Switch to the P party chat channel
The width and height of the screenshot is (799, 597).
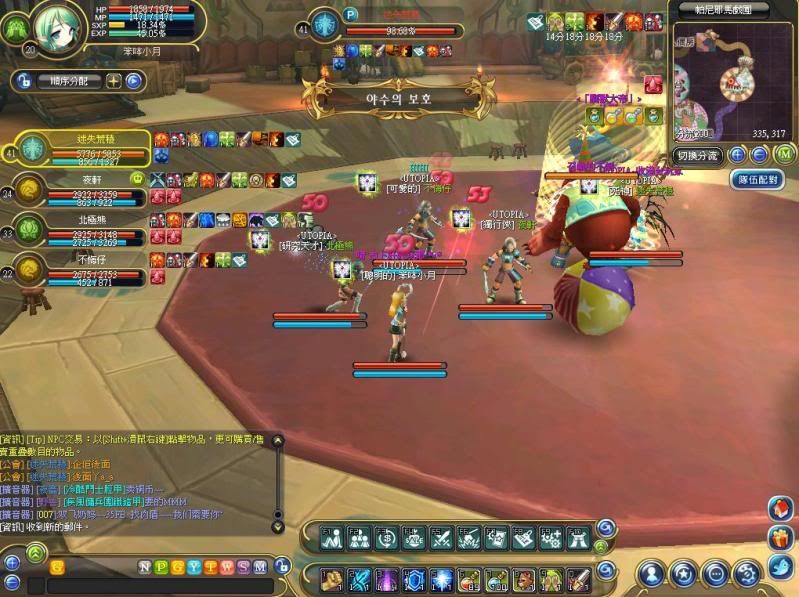161,567
